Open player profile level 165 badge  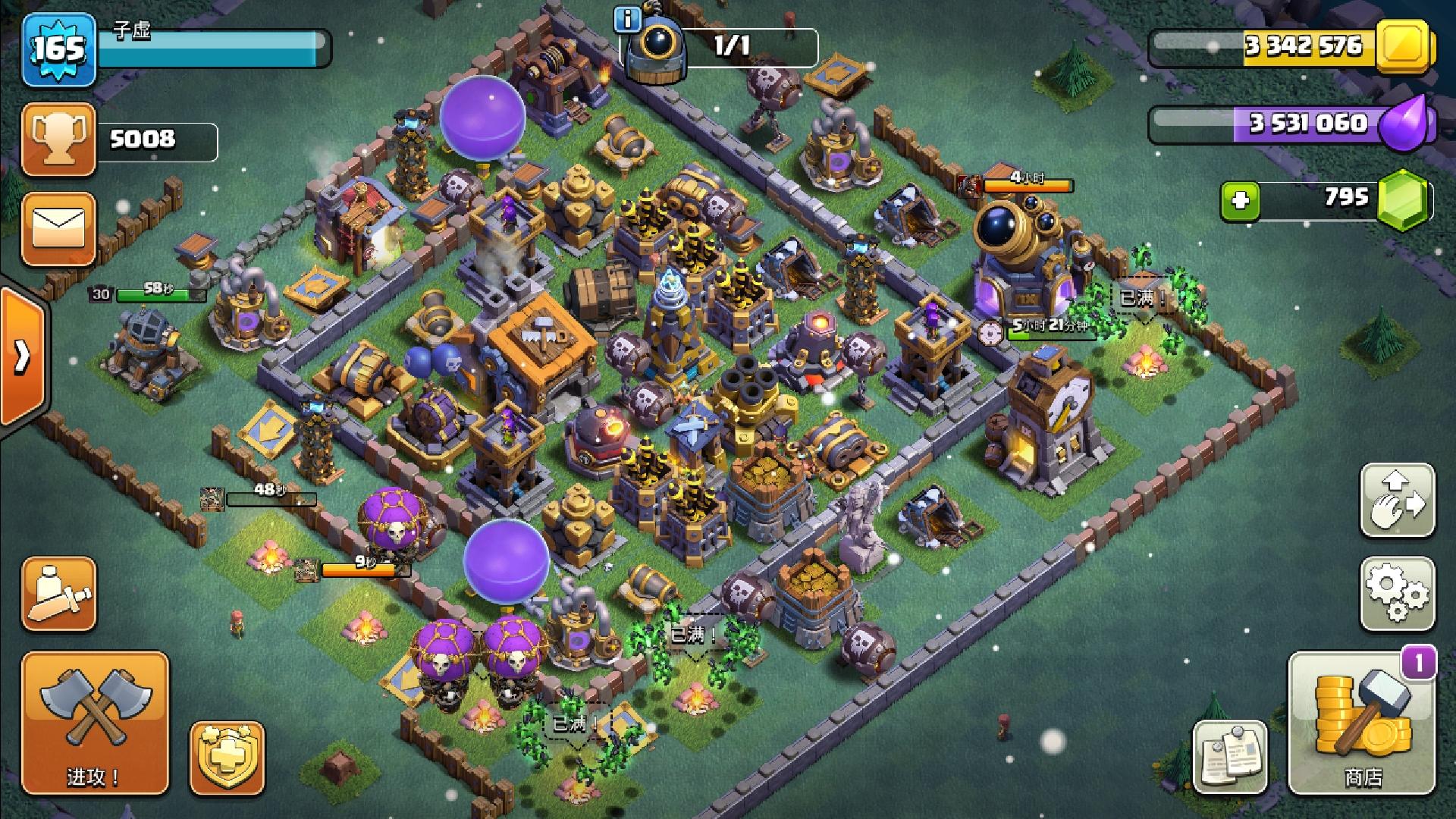[x=59, y=49]
